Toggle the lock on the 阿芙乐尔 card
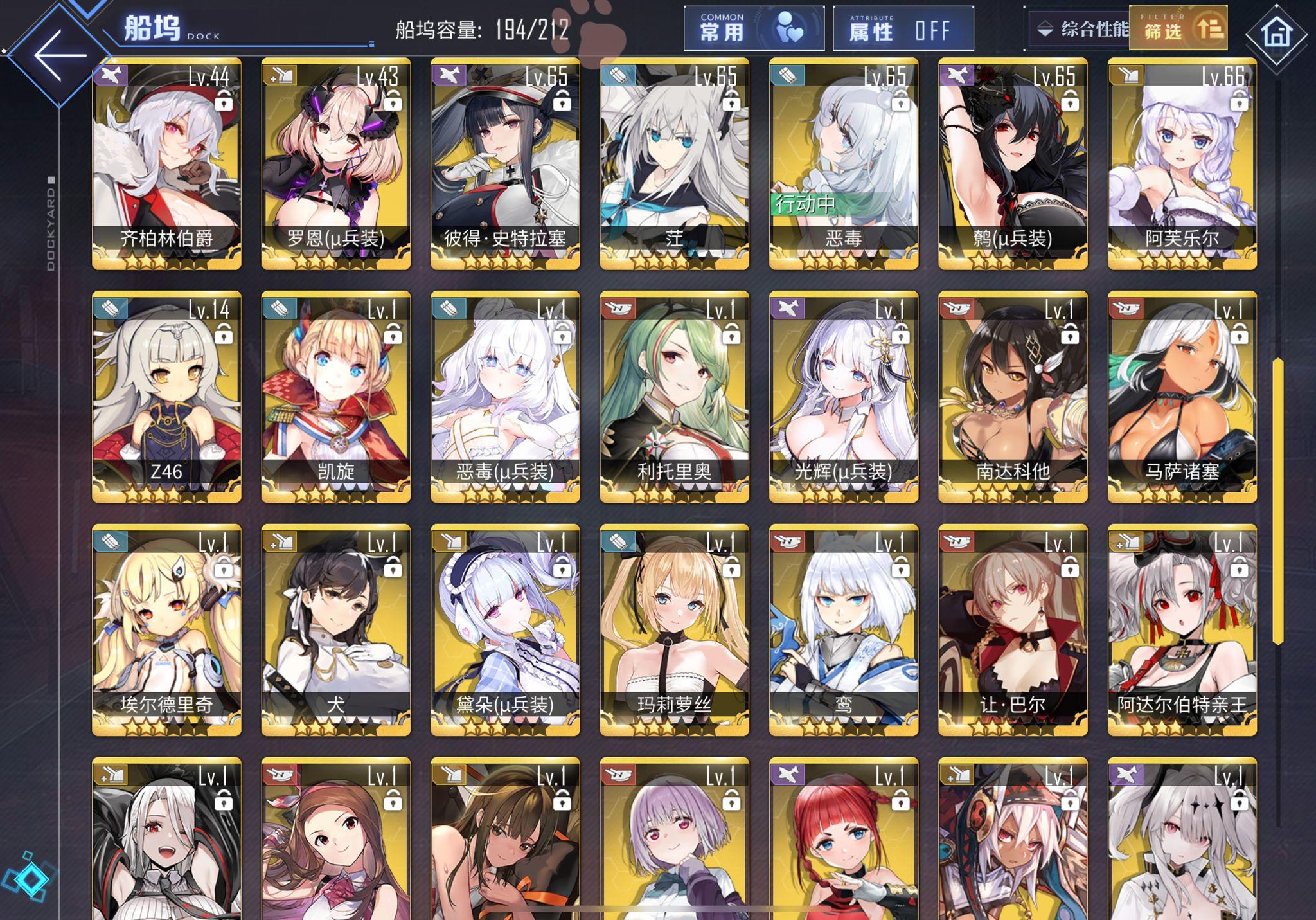 coord(1240,103)
